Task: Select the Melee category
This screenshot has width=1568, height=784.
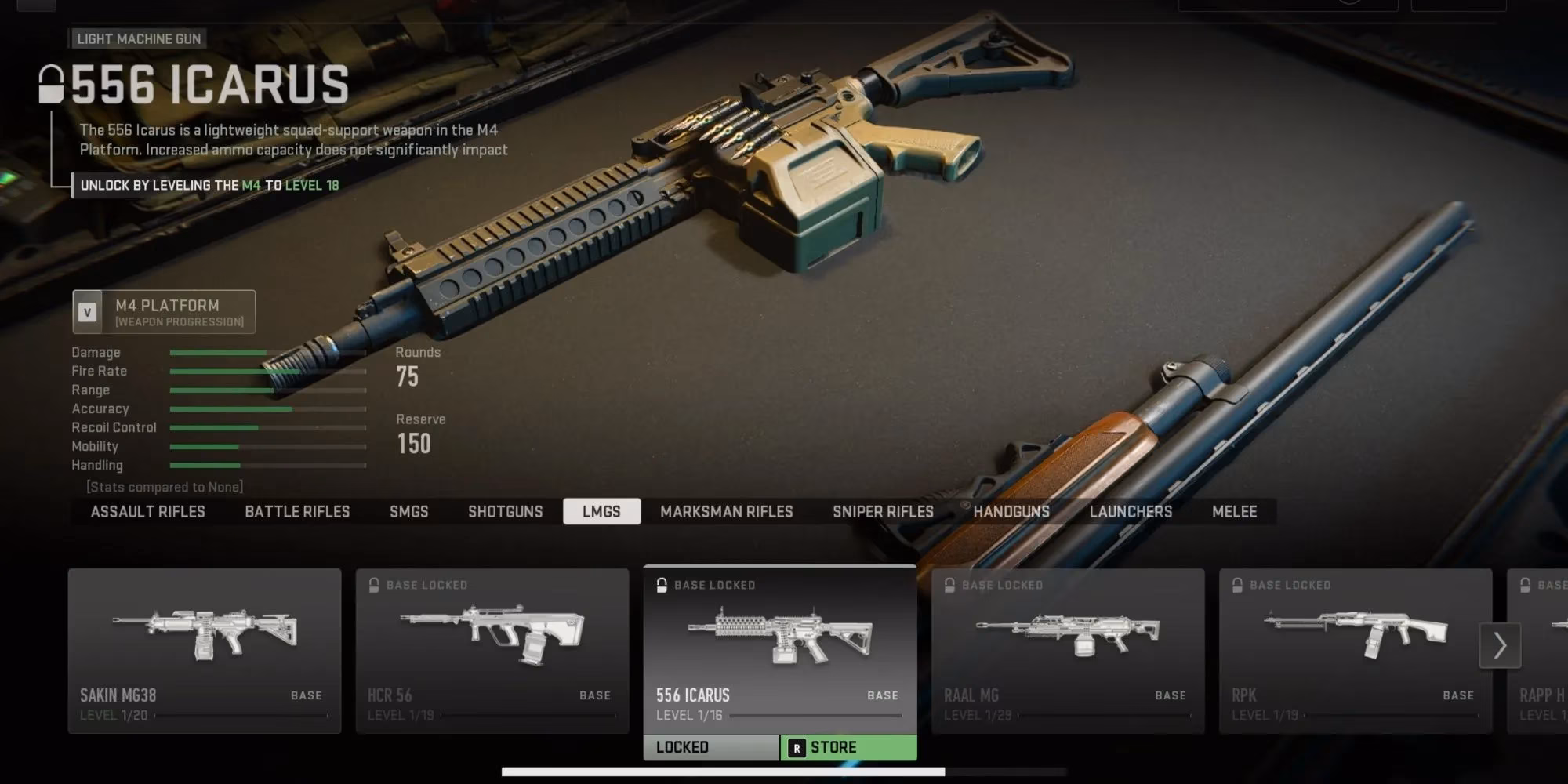Action: click(1234, 512)
